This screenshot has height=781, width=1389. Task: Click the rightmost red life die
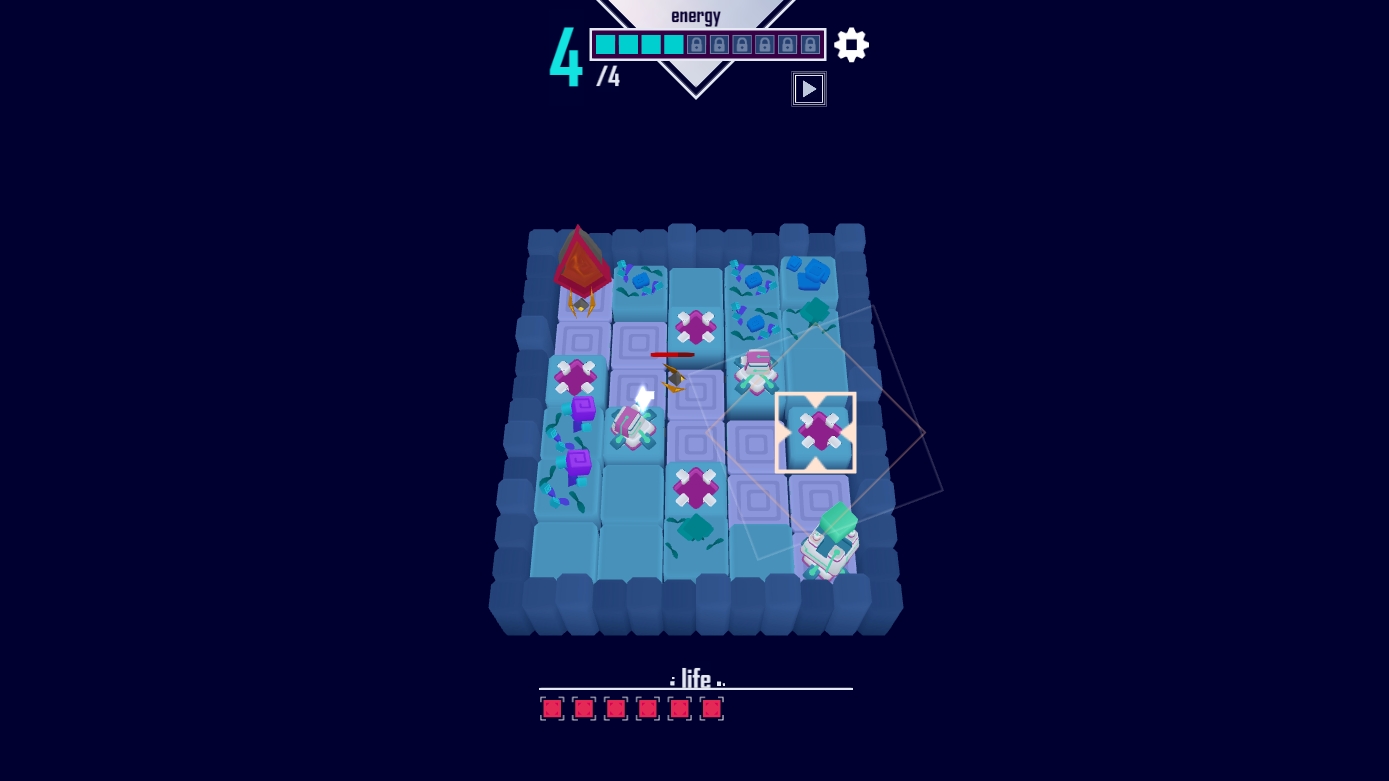tap(712, 708)
